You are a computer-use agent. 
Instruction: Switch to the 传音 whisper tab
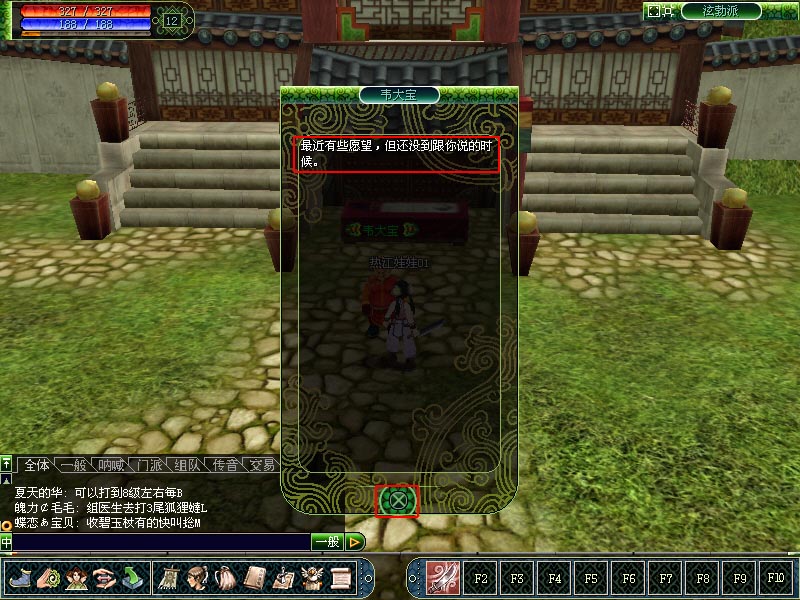coord(226,464)
